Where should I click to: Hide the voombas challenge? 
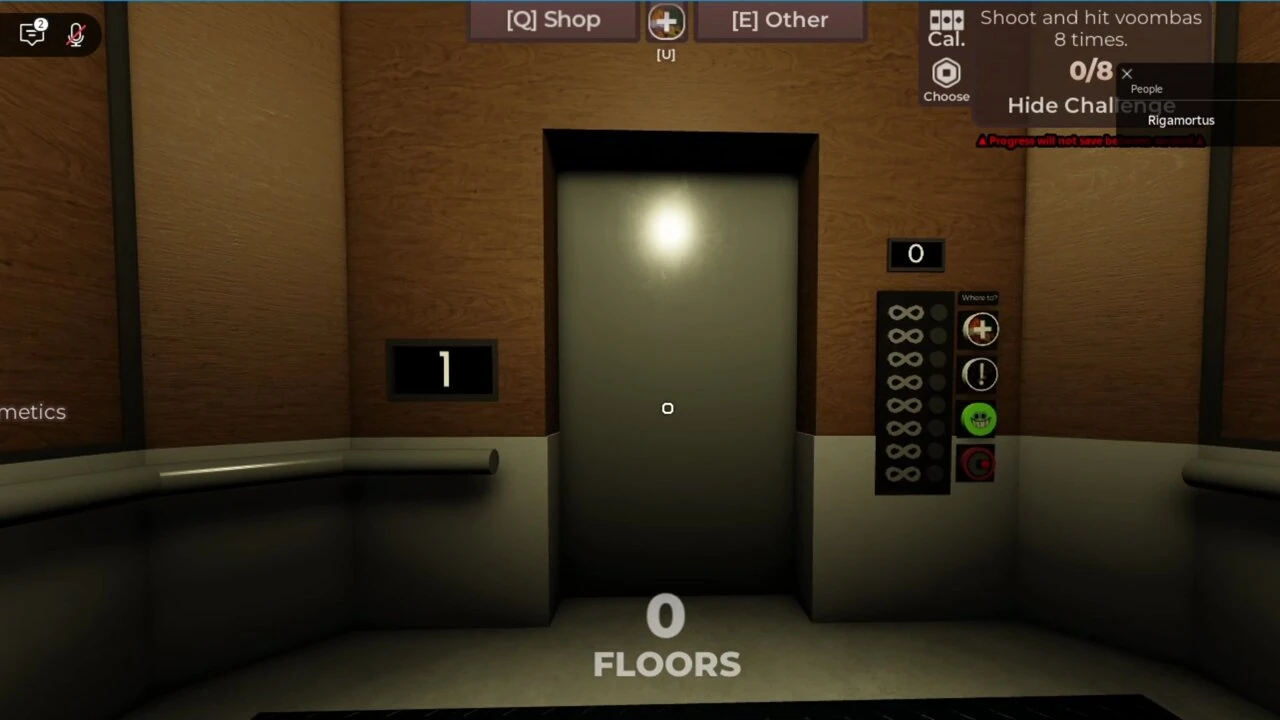[x=1091, y=105]
